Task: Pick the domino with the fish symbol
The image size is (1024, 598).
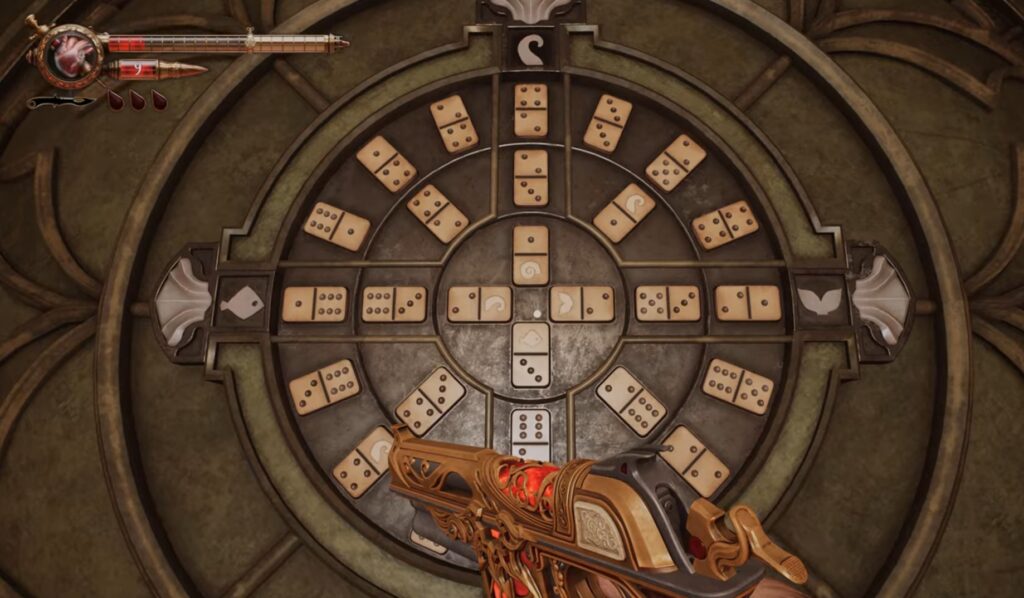Action: (x=531, y=354)
